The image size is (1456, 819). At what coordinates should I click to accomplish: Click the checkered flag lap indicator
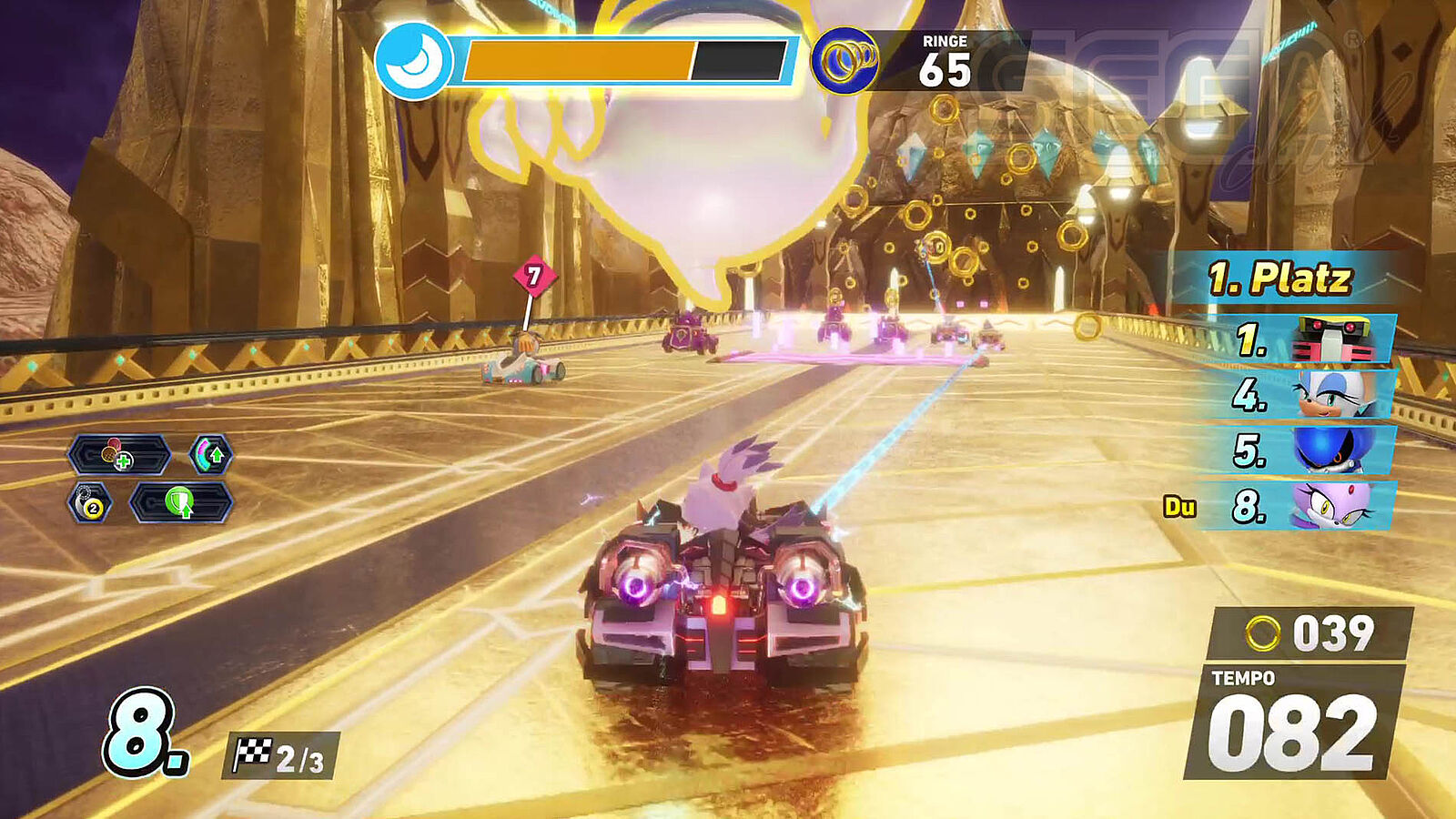click(x=280, y=756)
